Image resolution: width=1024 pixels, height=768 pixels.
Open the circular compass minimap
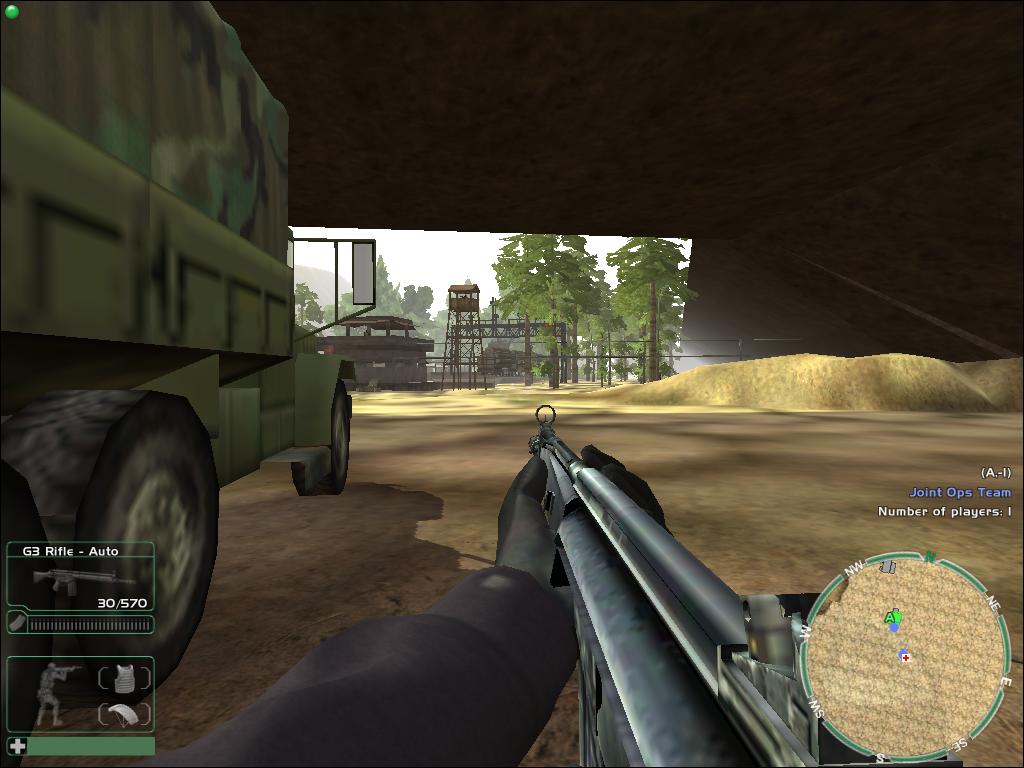point(906,656)
